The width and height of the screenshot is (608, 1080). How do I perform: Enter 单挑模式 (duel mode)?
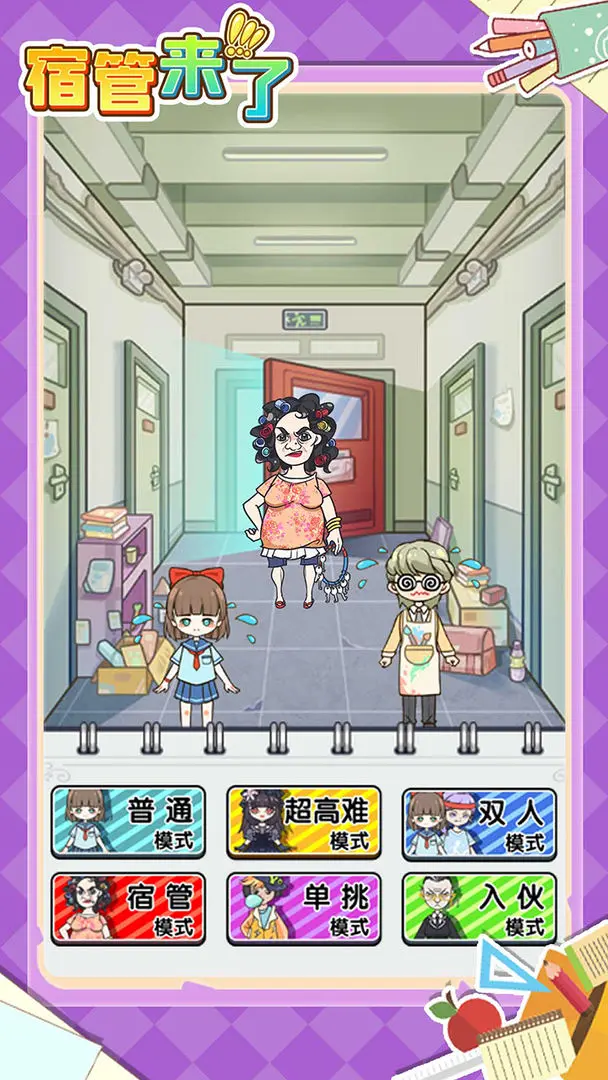pyautogui.click(x=303, y=908)
